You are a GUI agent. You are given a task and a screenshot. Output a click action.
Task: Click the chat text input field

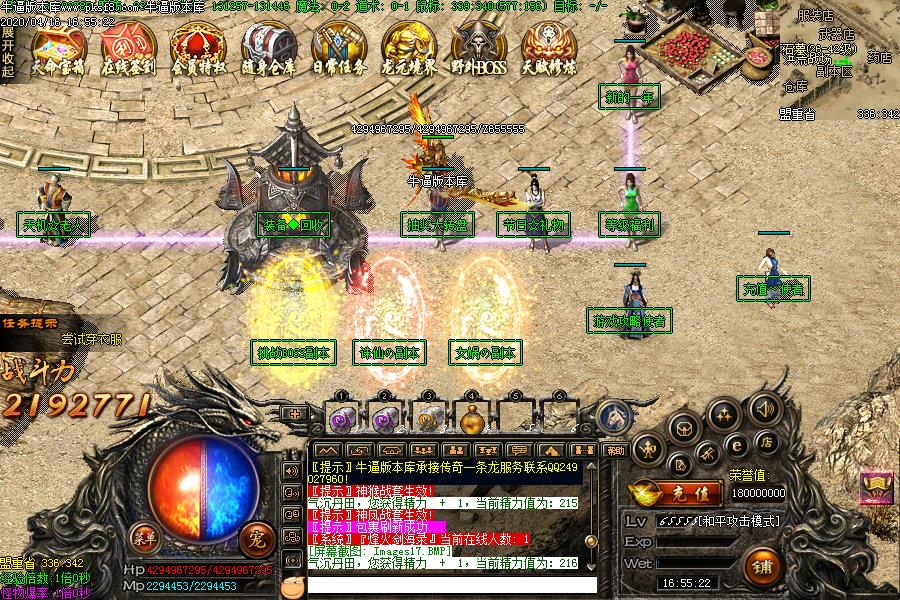click(450, 584)
